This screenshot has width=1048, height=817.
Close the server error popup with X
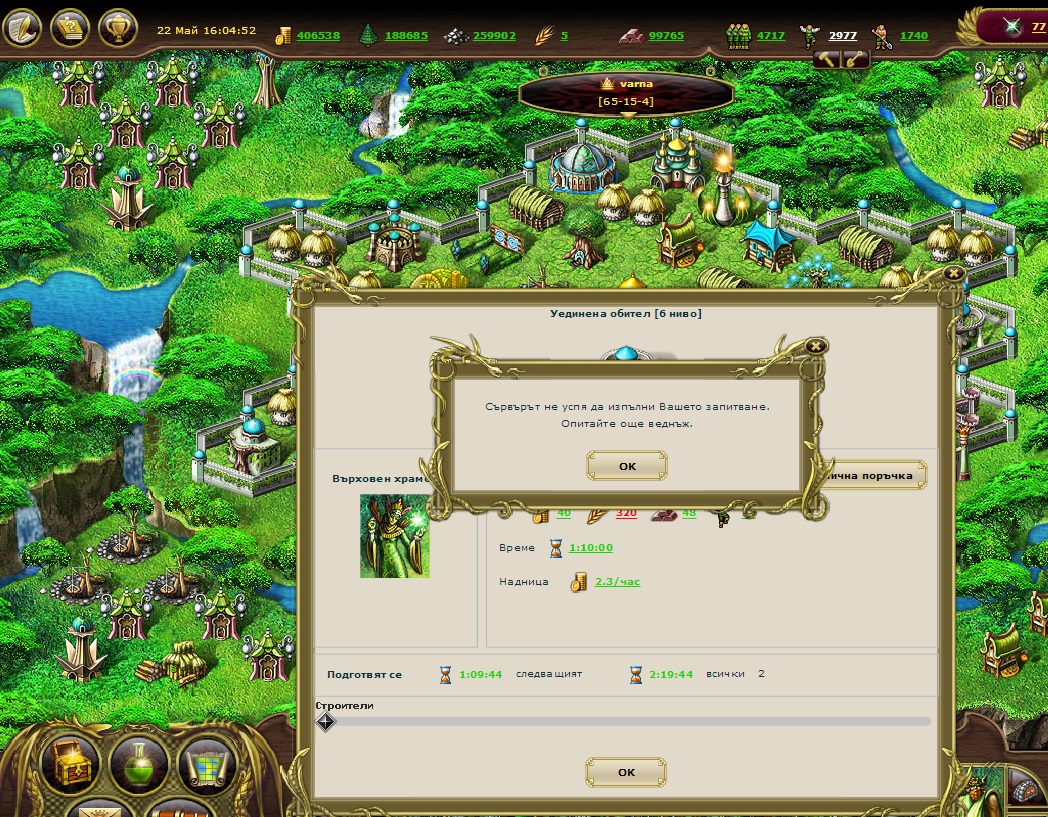(816, 346)
